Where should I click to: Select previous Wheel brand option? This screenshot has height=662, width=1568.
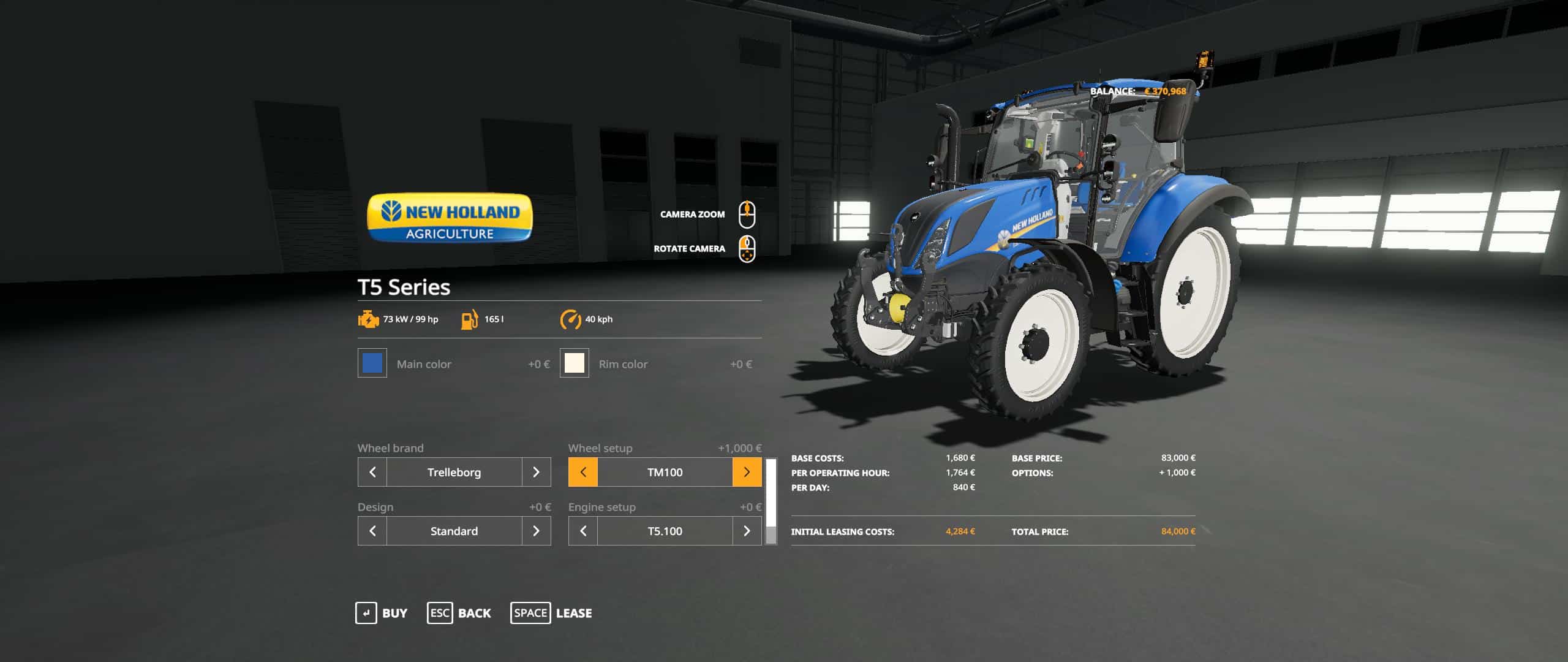[x=372, y=472]
